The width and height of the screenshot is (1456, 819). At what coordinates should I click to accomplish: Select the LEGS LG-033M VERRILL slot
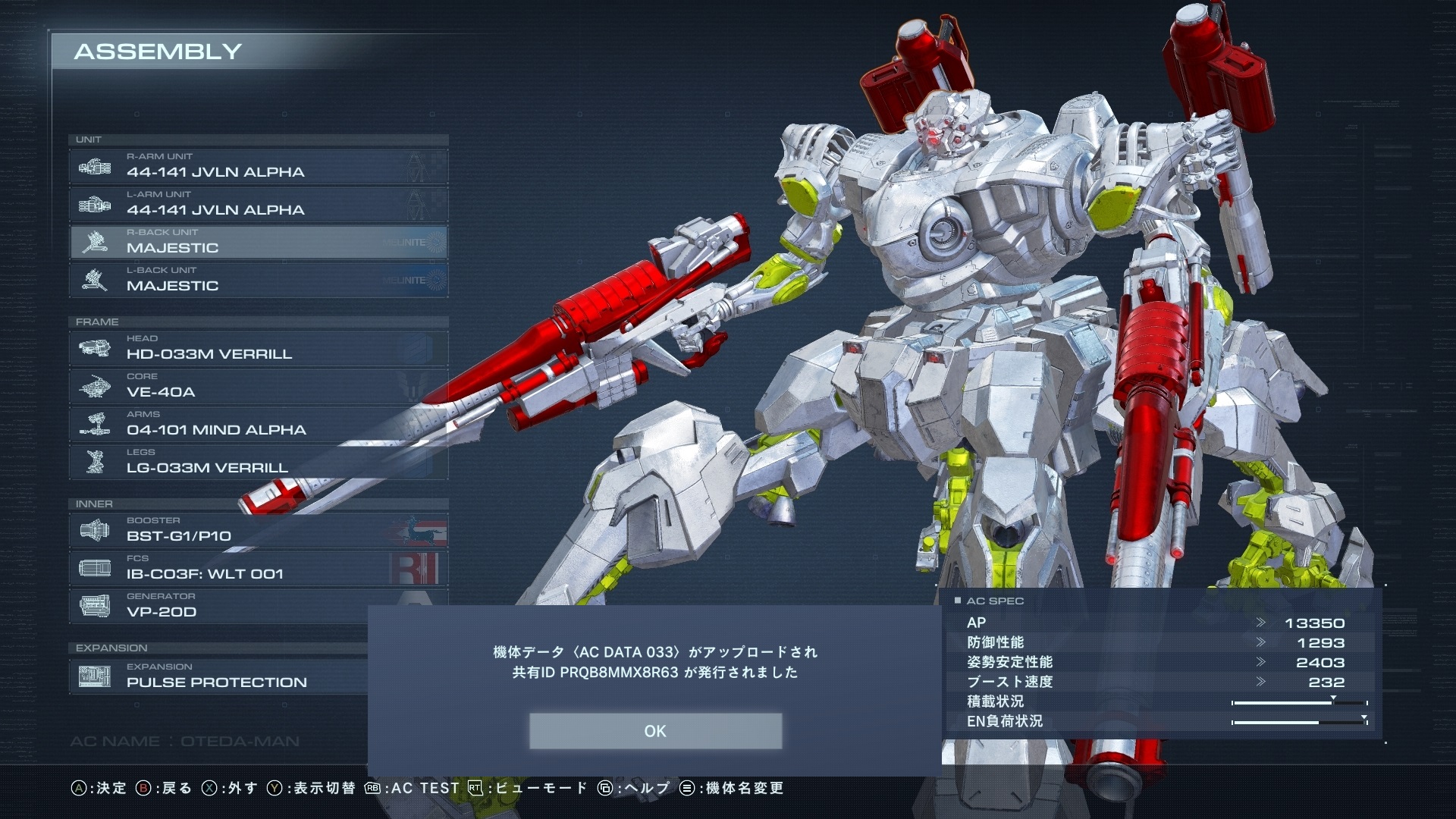[258, 462]
